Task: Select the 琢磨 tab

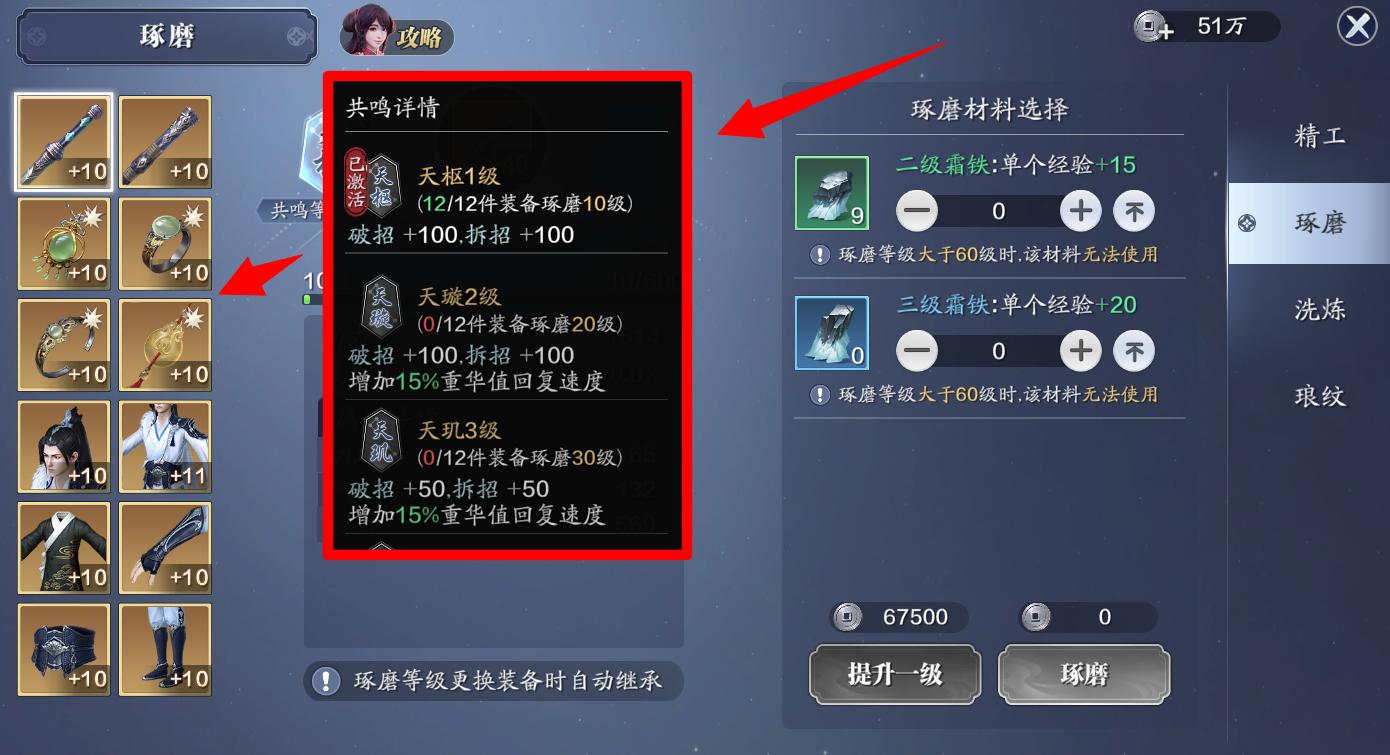Action: (1320, 223)
